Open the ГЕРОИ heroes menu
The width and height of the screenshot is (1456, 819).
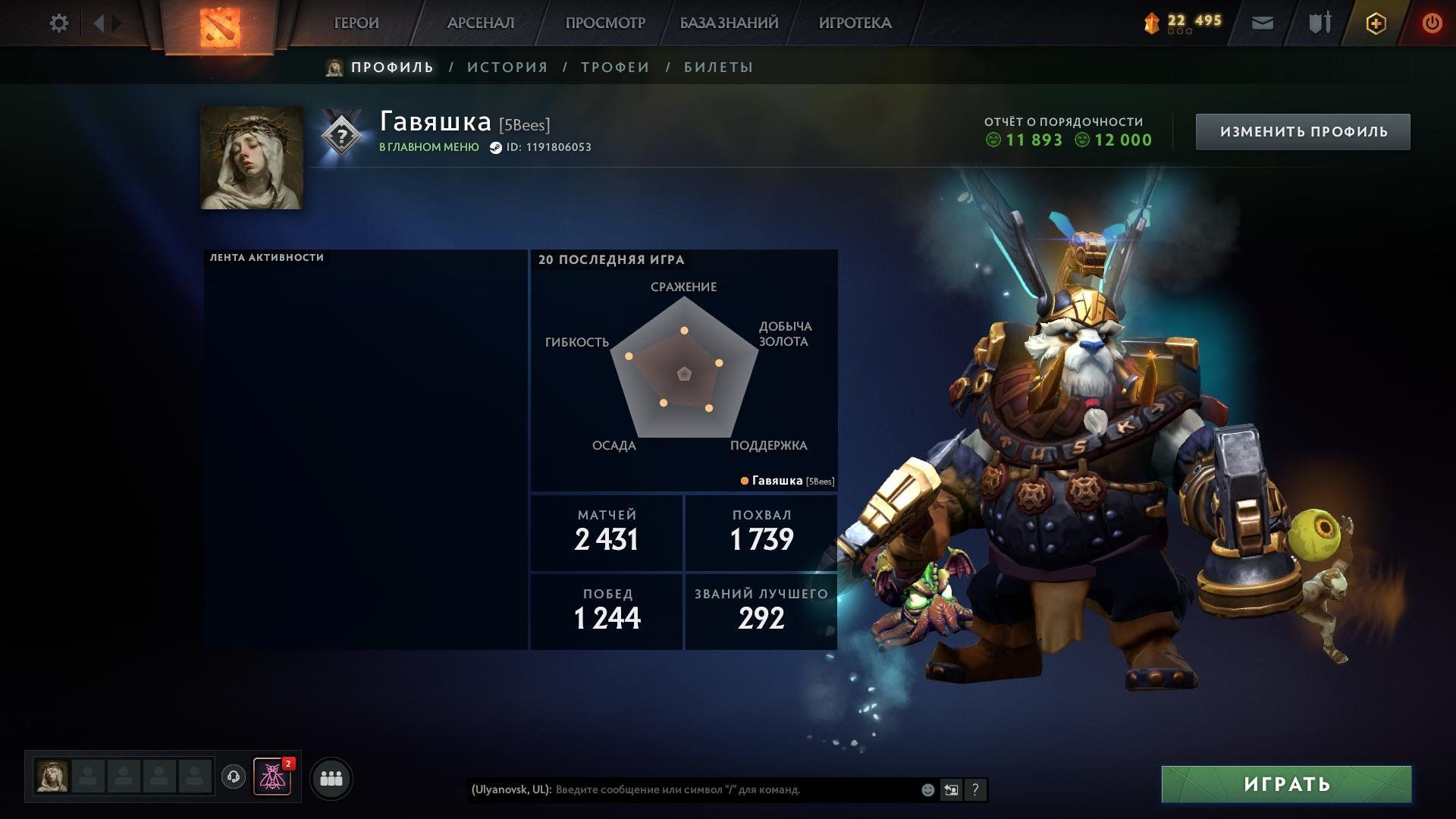click(356, 24)
